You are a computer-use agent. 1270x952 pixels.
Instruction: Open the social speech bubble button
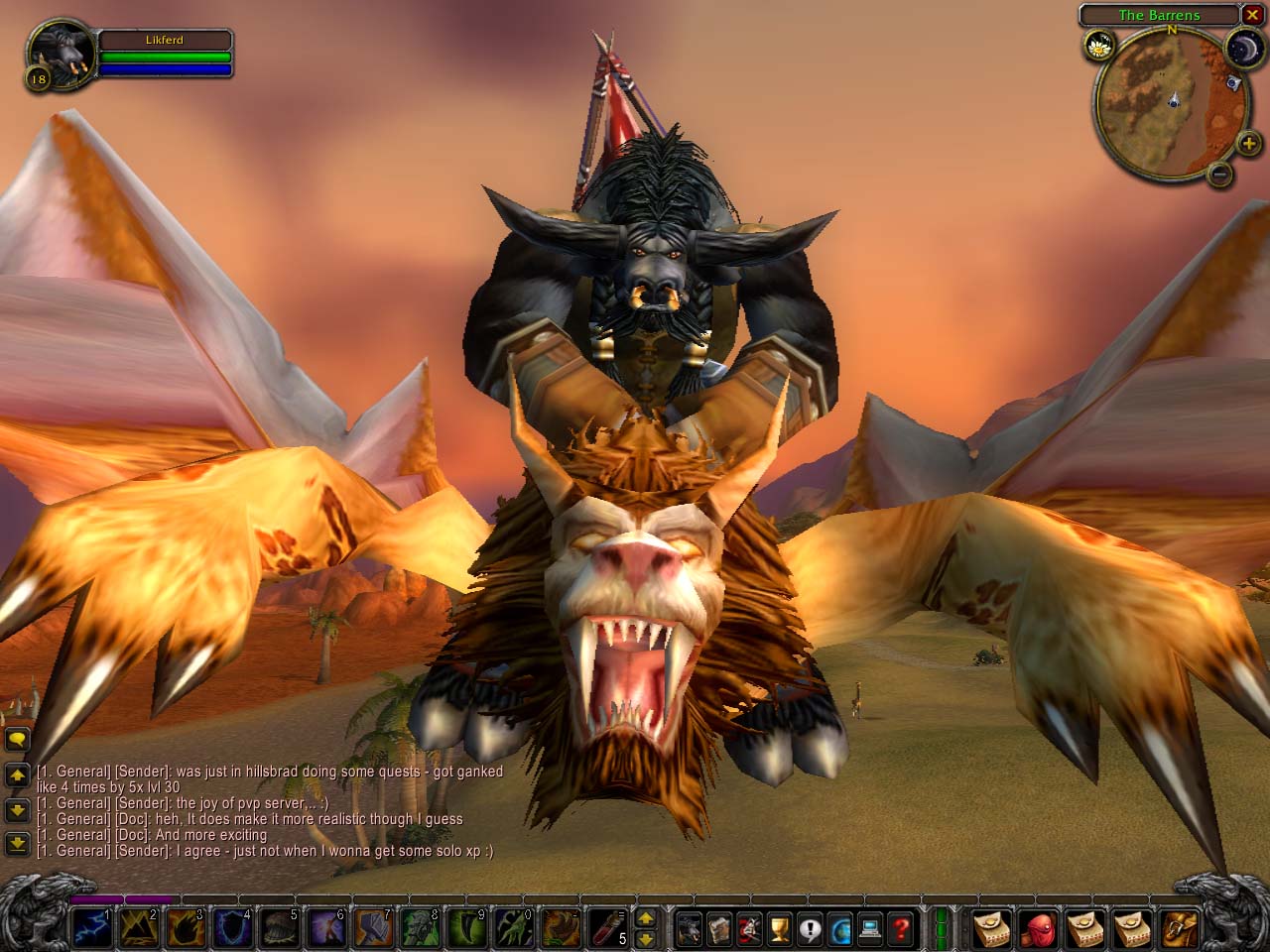(x=811, y=929)
